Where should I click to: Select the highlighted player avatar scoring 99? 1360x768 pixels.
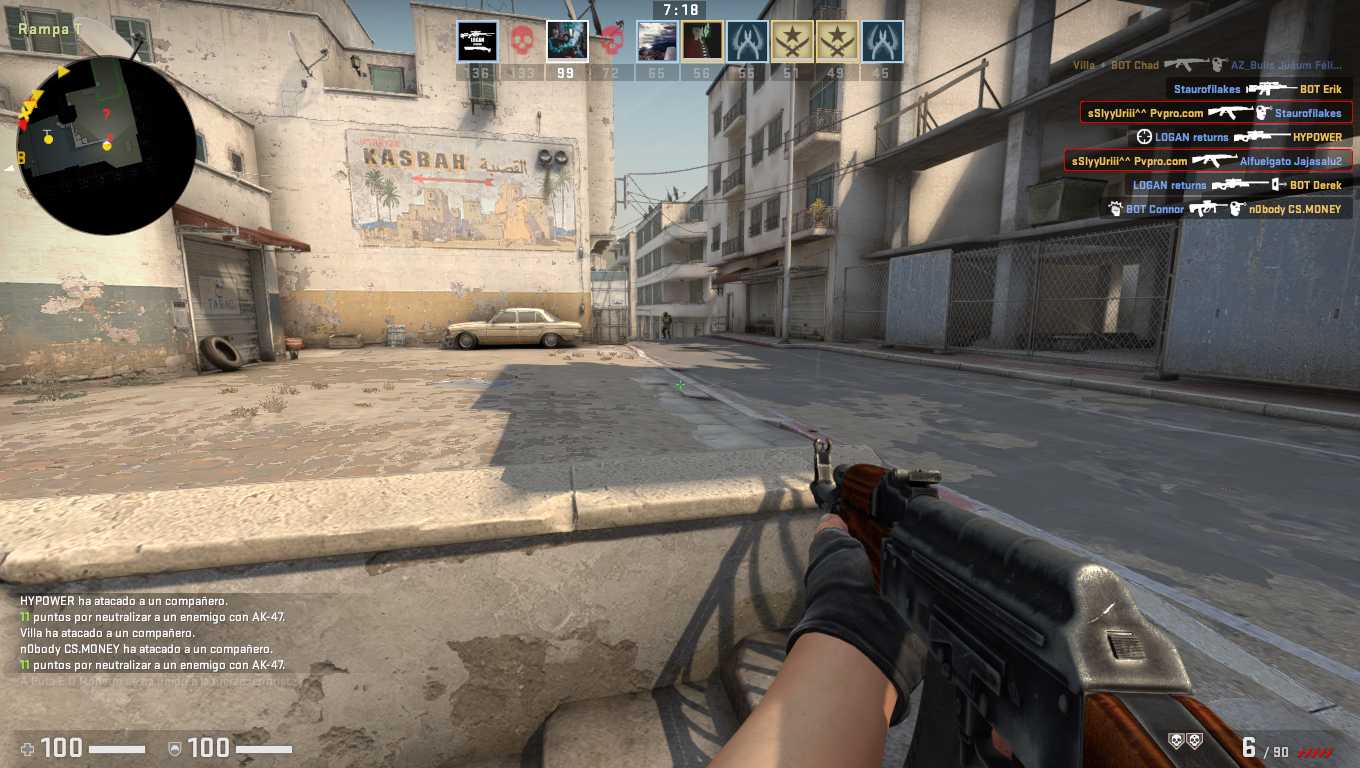pos(567,42)
